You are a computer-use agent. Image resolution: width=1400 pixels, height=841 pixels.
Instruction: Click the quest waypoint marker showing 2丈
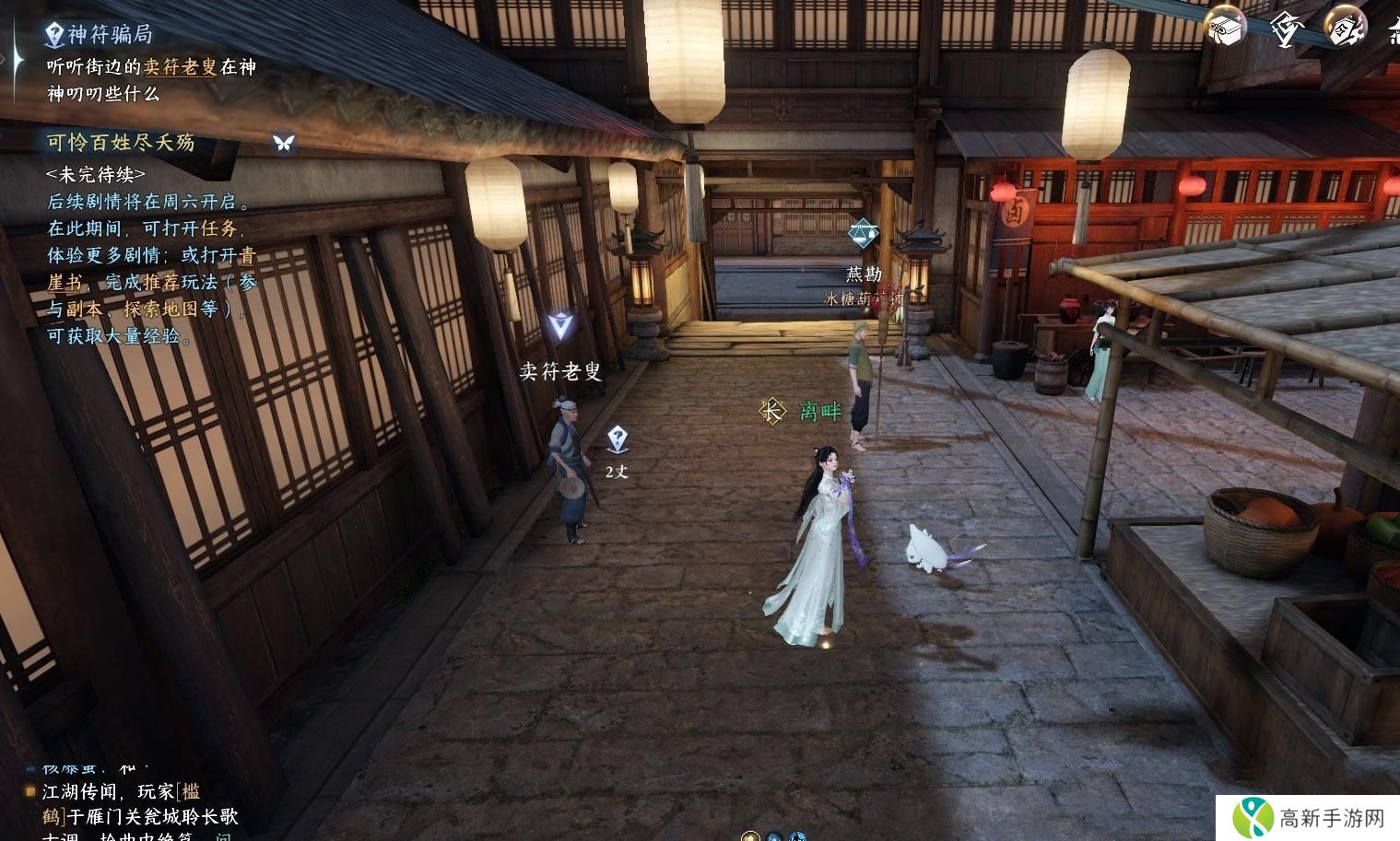[618, 440]
